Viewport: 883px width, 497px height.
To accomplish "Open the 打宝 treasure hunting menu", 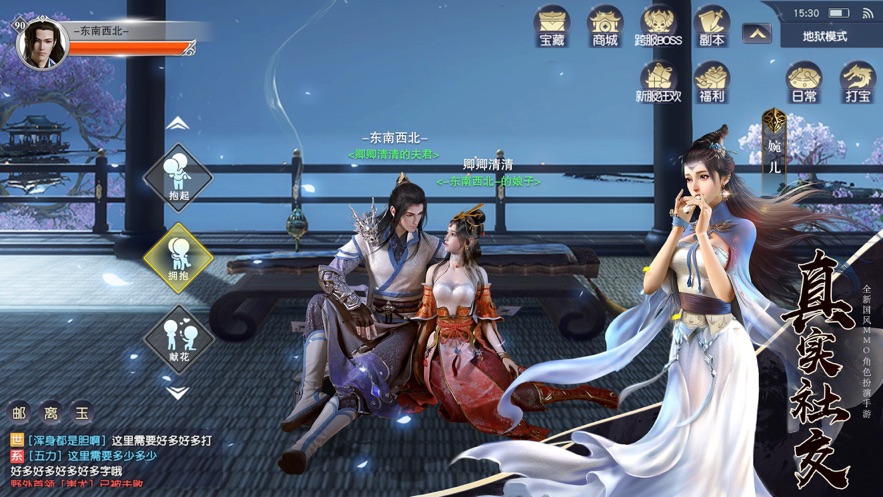I will [857, 82].
